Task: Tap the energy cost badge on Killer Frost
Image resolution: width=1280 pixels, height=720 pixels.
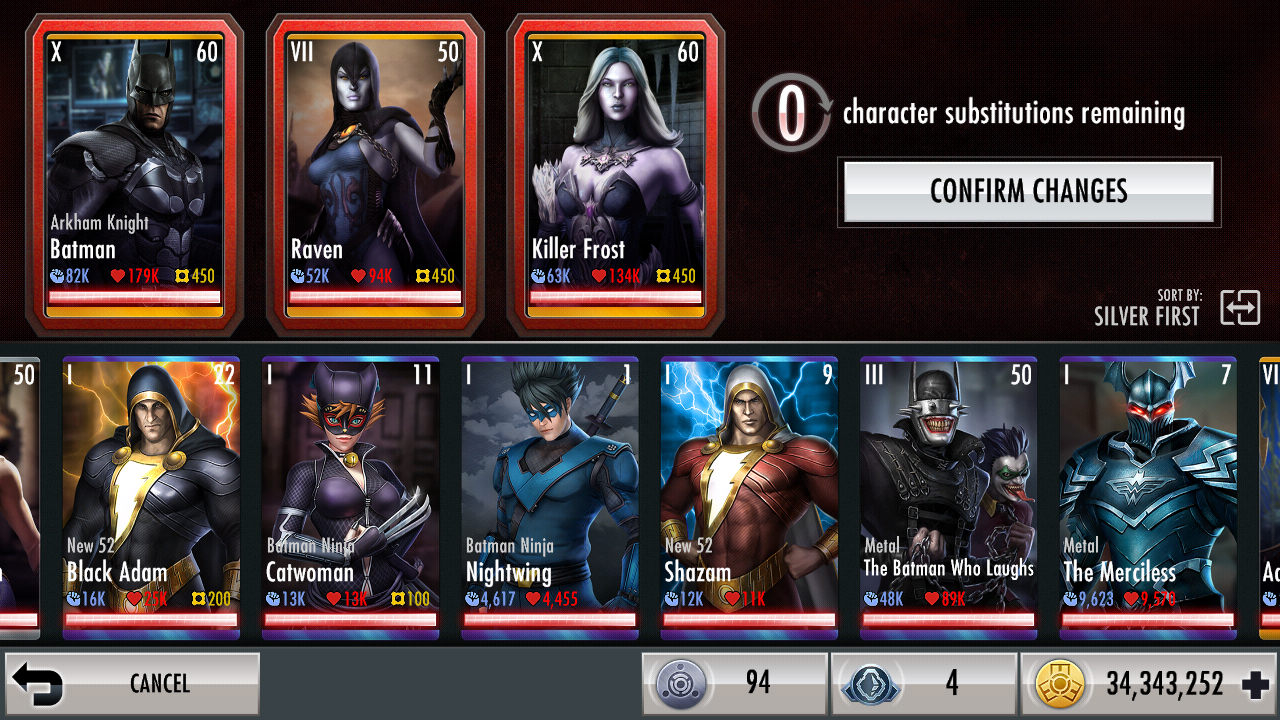Action: click(670, 275)
